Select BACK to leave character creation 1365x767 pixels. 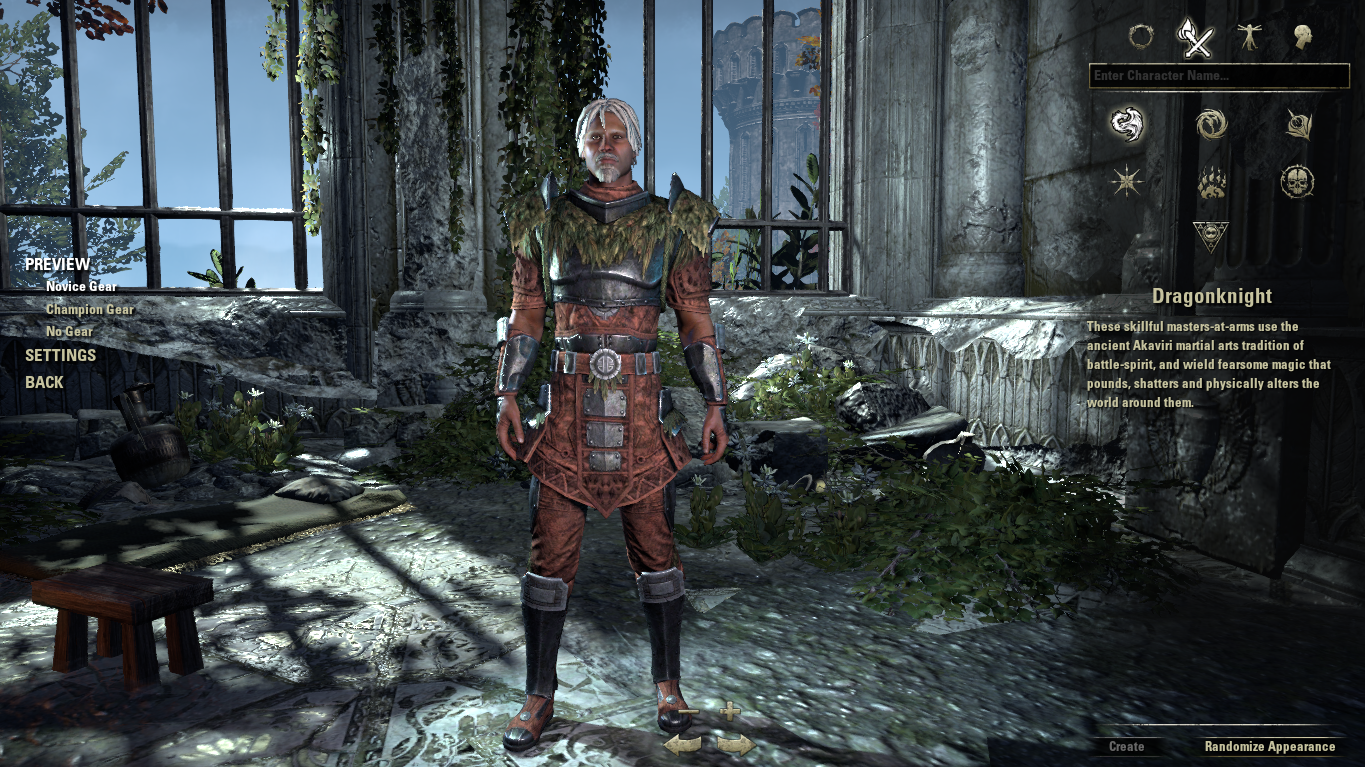pyautogui.click(x=44, y=381)
